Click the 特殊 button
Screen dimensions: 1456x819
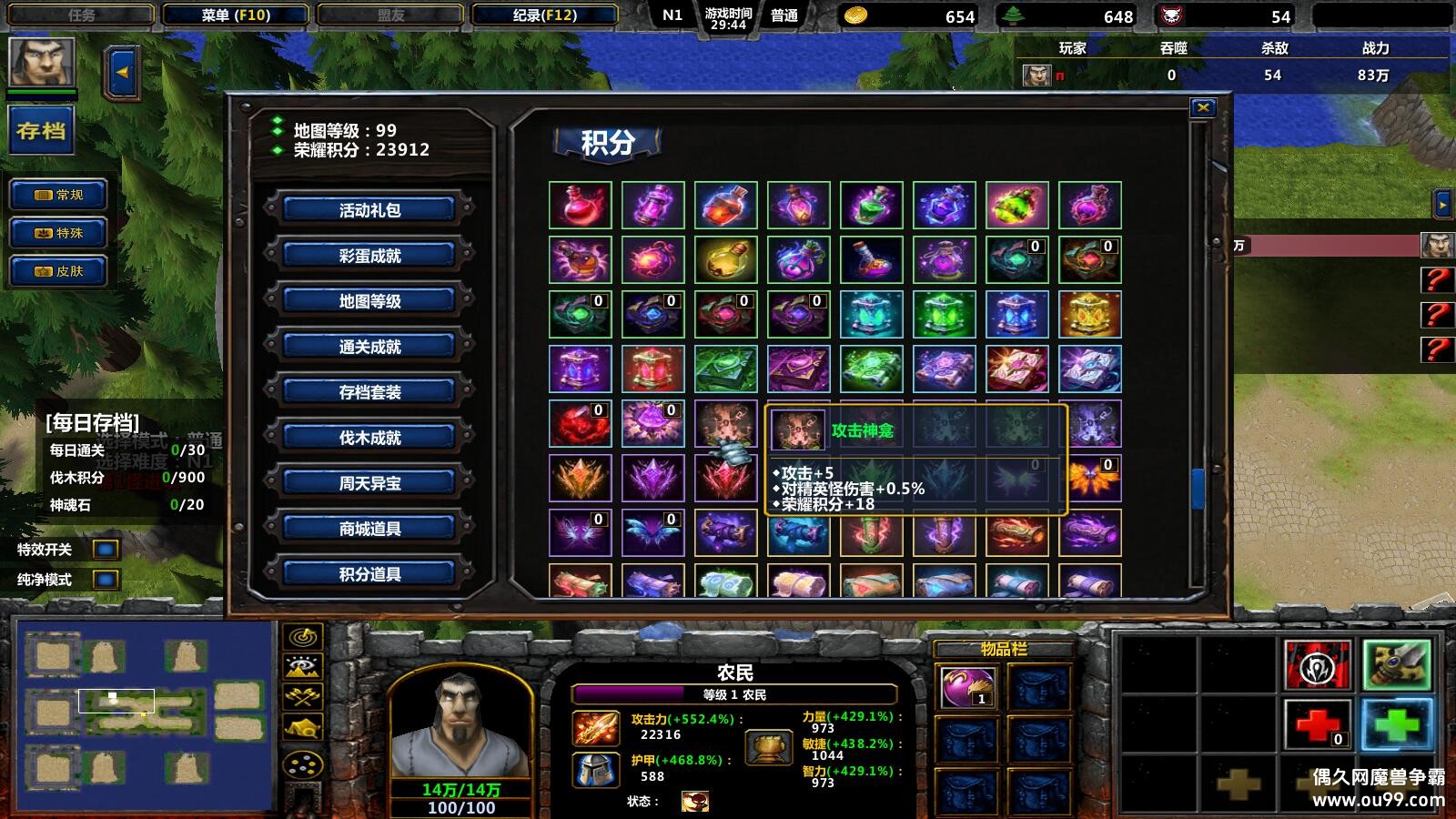coord(59,233)
